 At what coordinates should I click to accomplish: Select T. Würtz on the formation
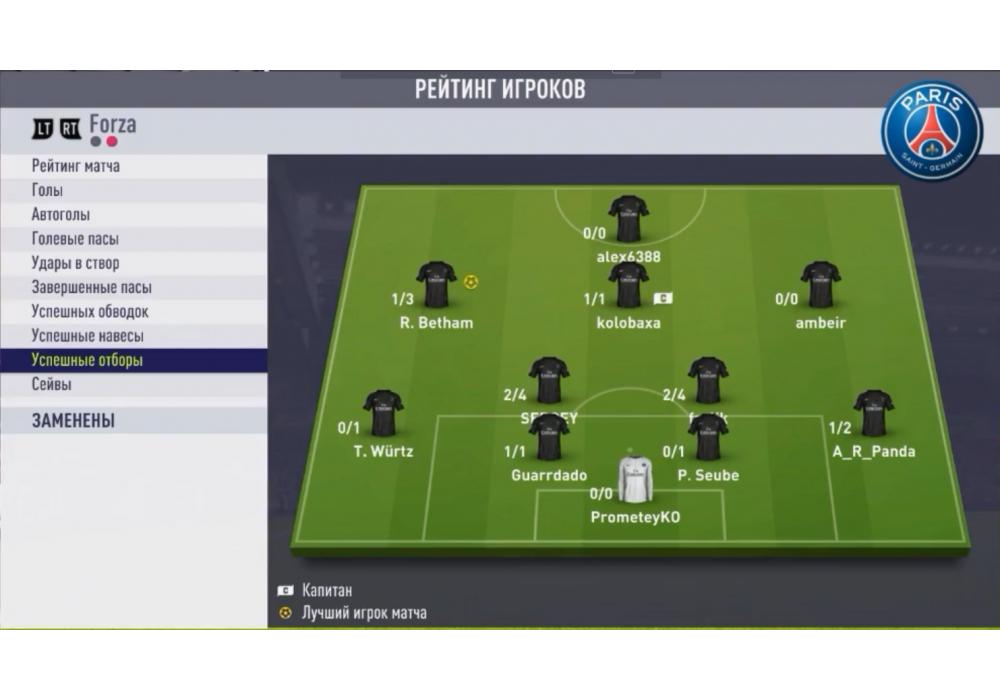pyautogui.click(x=383, y=414)
